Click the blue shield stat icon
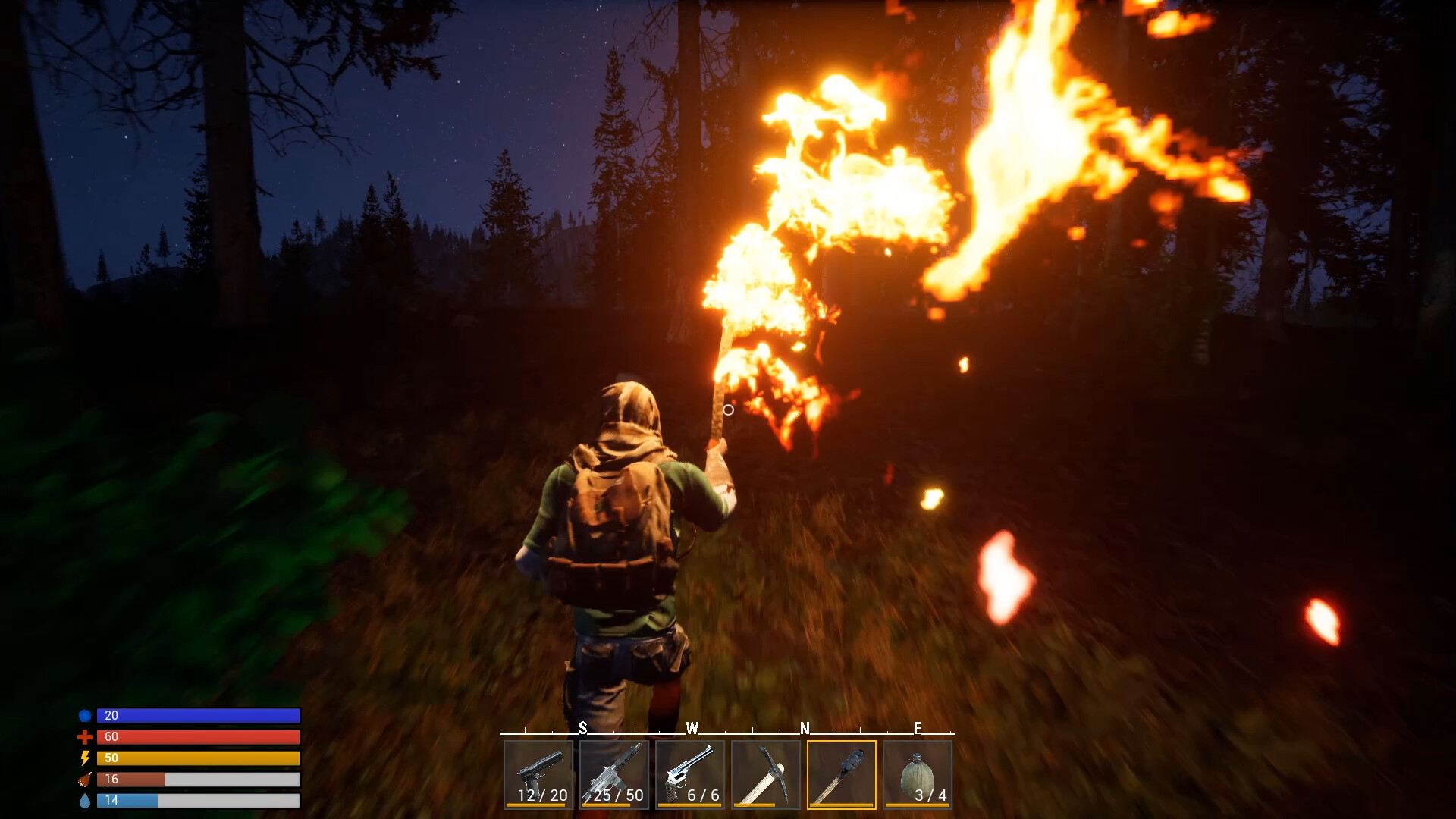This screenshot has height=819, width=1456. 86,715
